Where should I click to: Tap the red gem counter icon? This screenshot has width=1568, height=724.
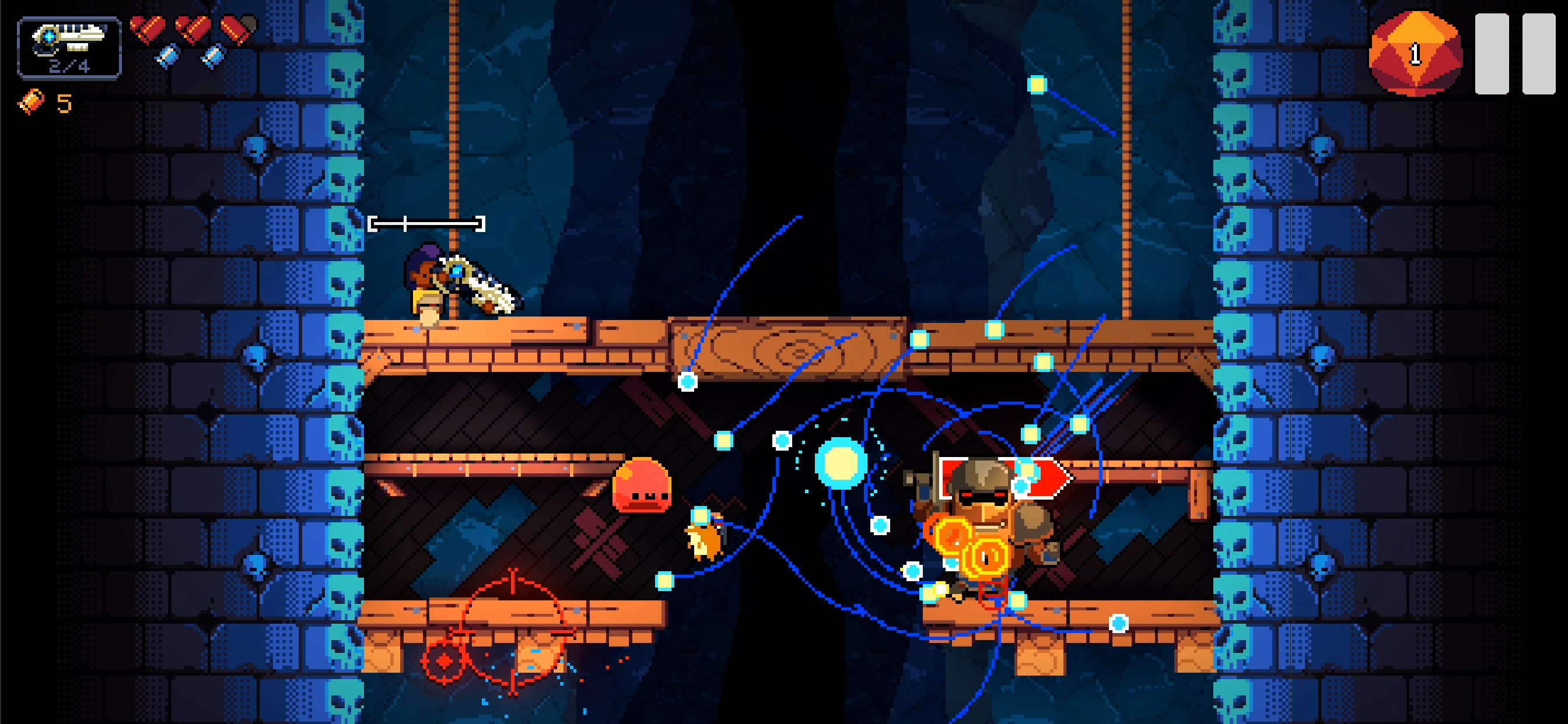pos(1415,54)
